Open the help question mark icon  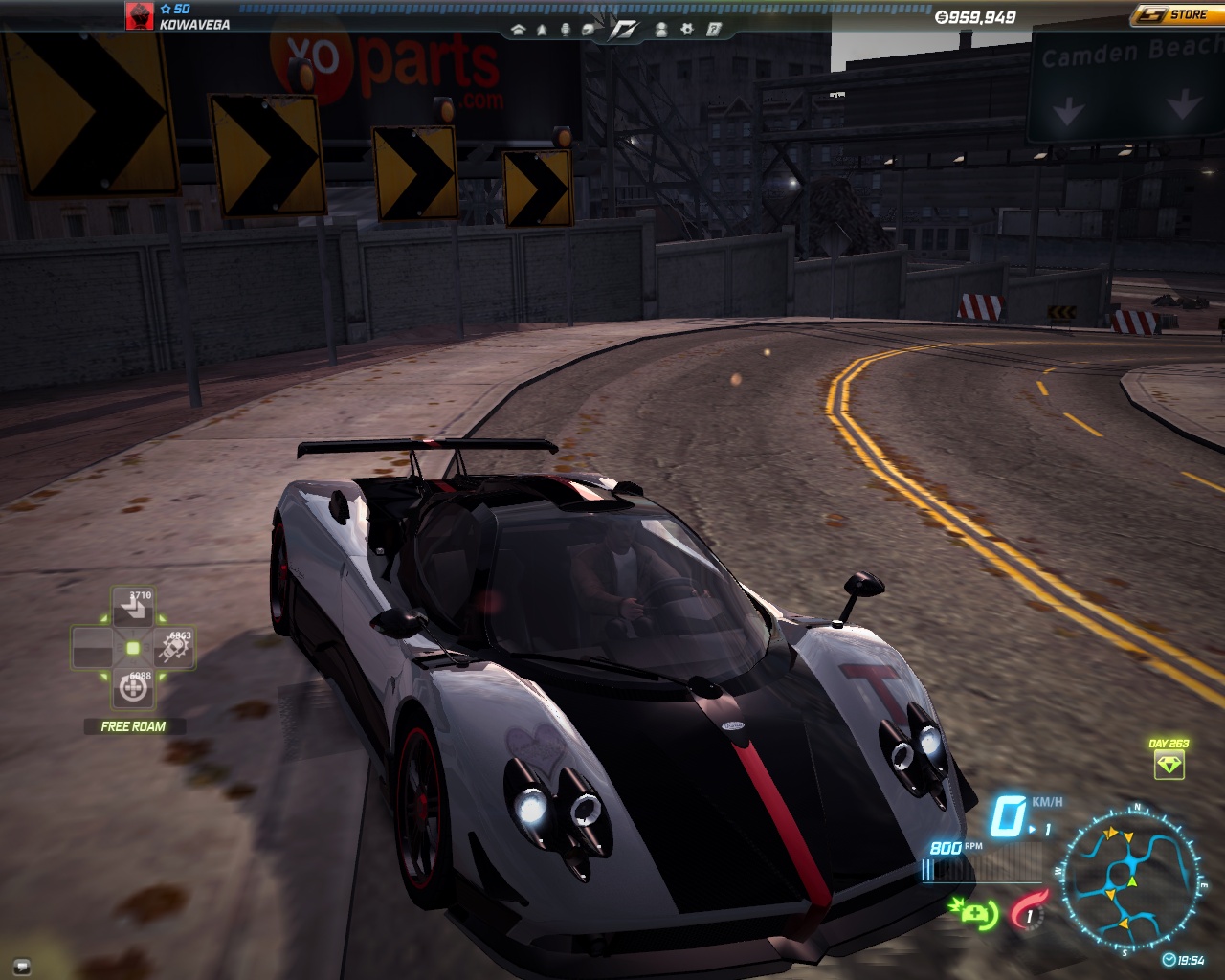pyautogui.click(x=713, y=30)
